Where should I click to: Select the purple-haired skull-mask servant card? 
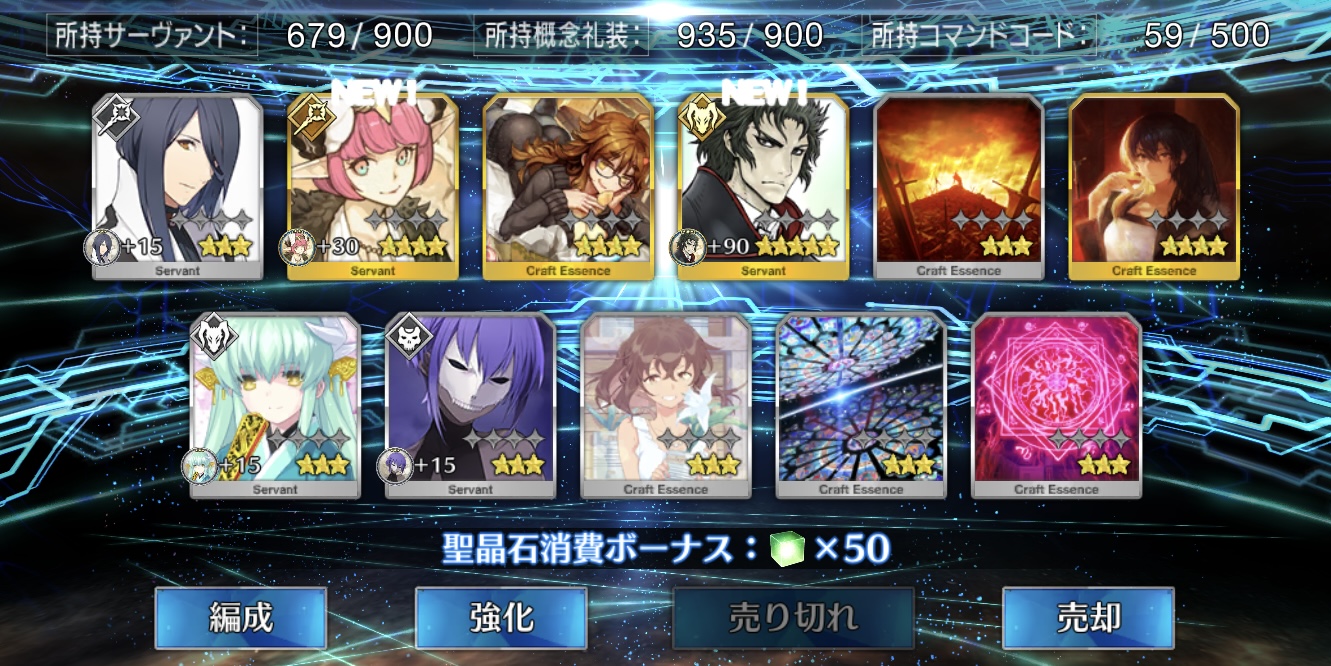[470, 403]
